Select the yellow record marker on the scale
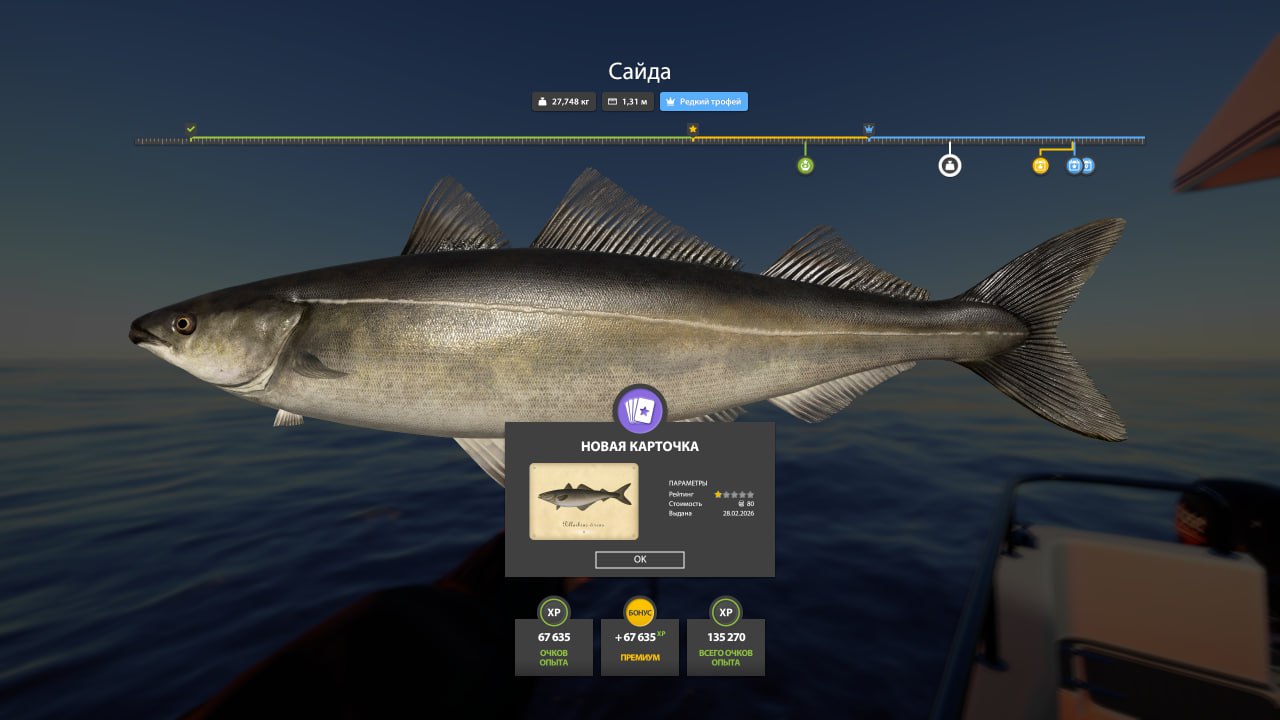This screenshot has height=720, width=1280. point(1040,166)
